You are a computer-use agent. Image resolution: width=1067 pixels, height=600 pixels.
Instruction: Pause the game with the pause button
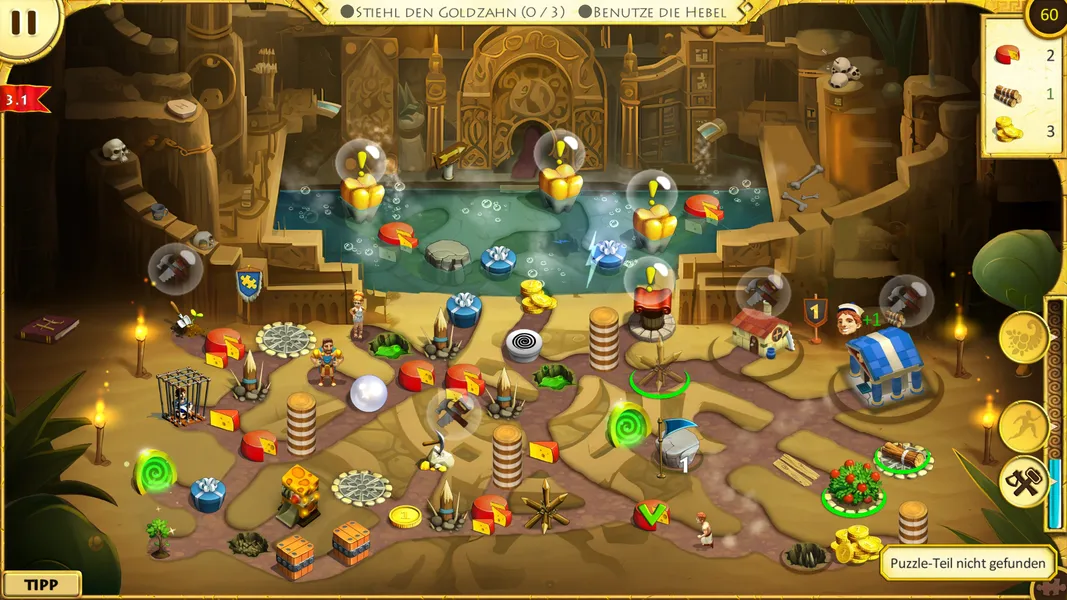point(24,24)
